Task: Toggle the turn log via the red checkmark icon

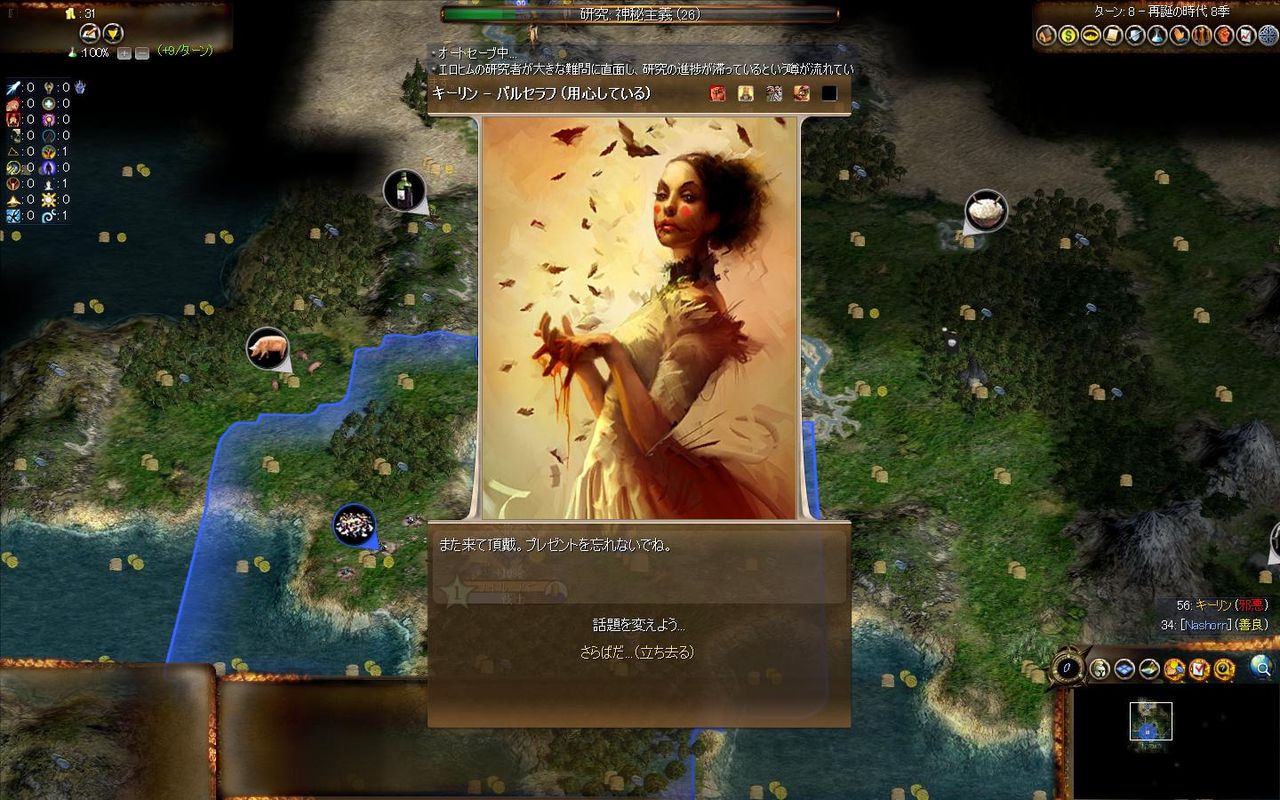Action: pos(1199,669)
